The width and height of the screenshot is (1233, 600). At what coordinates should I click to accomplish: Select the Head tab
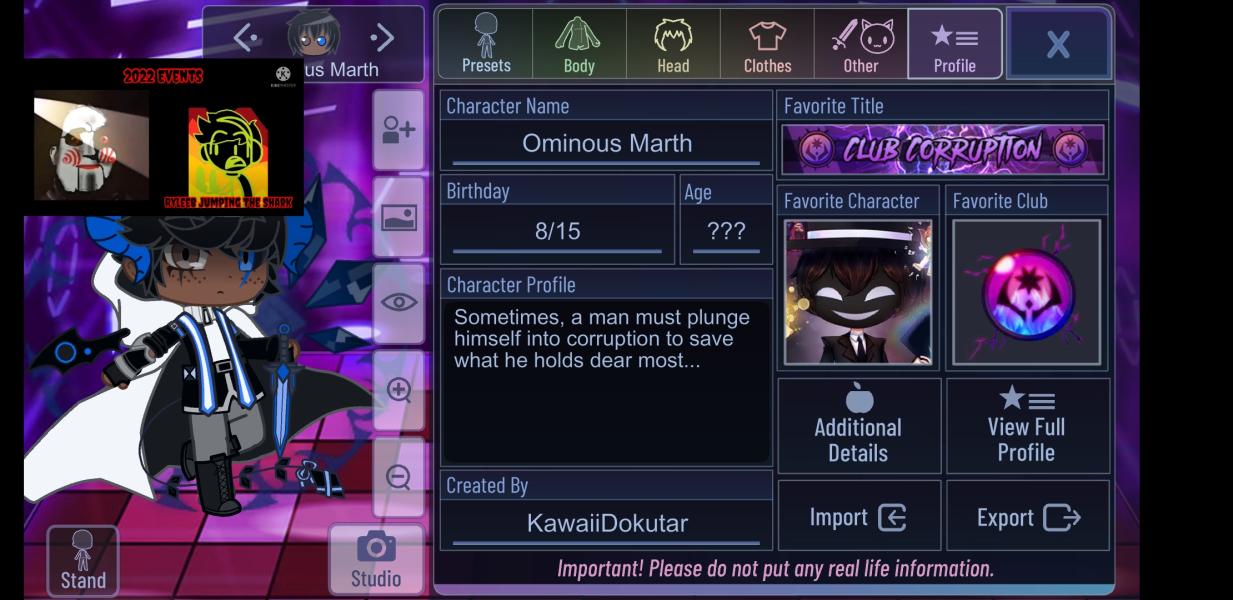673,44
